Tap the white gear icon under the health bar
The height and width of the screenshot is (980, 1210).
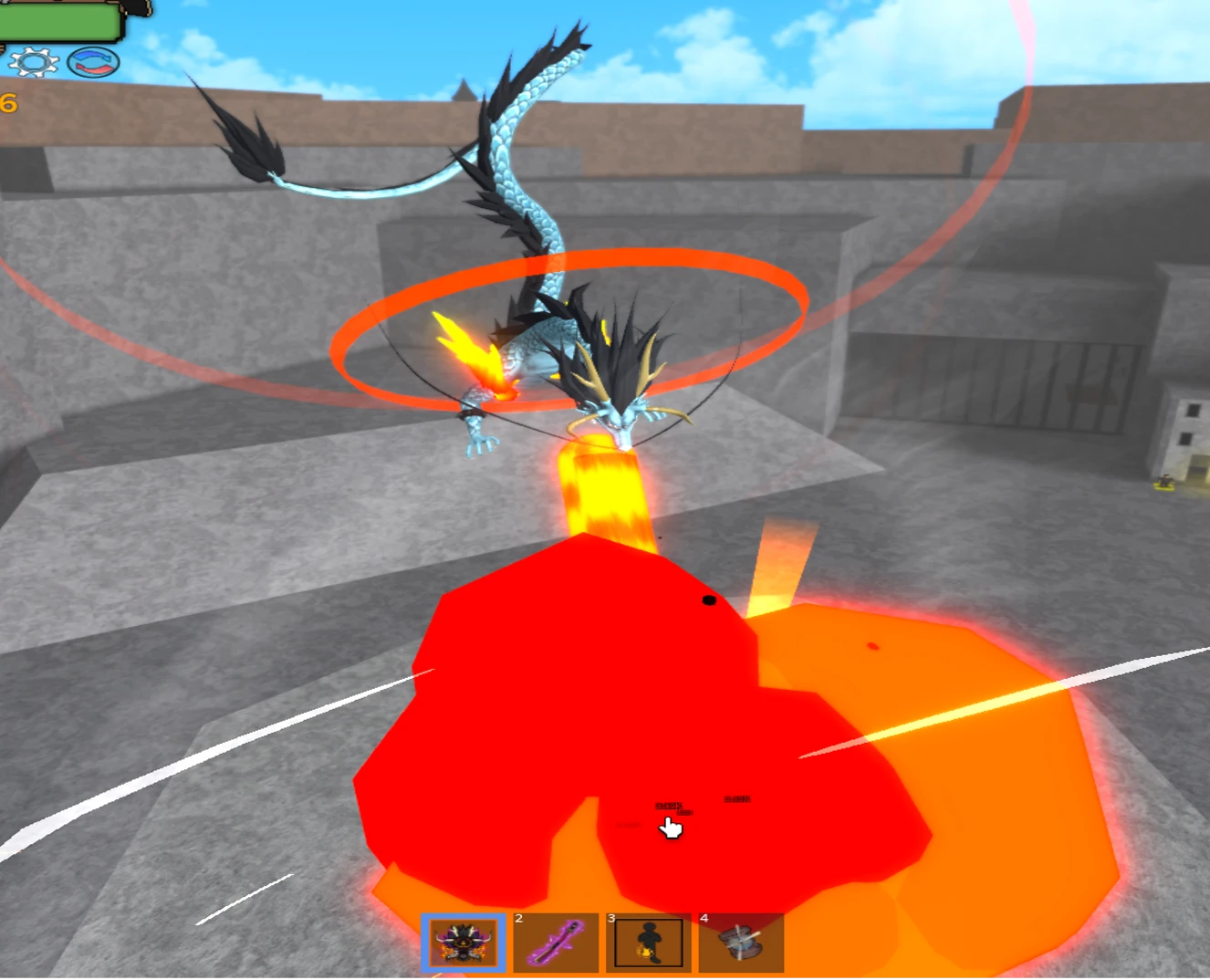point(33,62)
